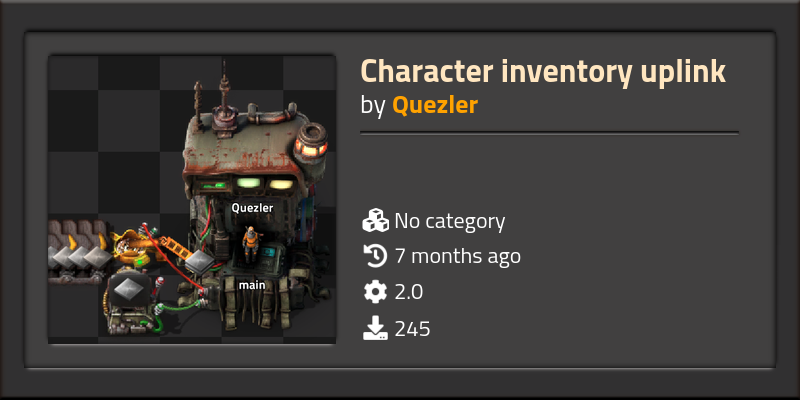Open the mod thumbnail image

pos(192,200)
